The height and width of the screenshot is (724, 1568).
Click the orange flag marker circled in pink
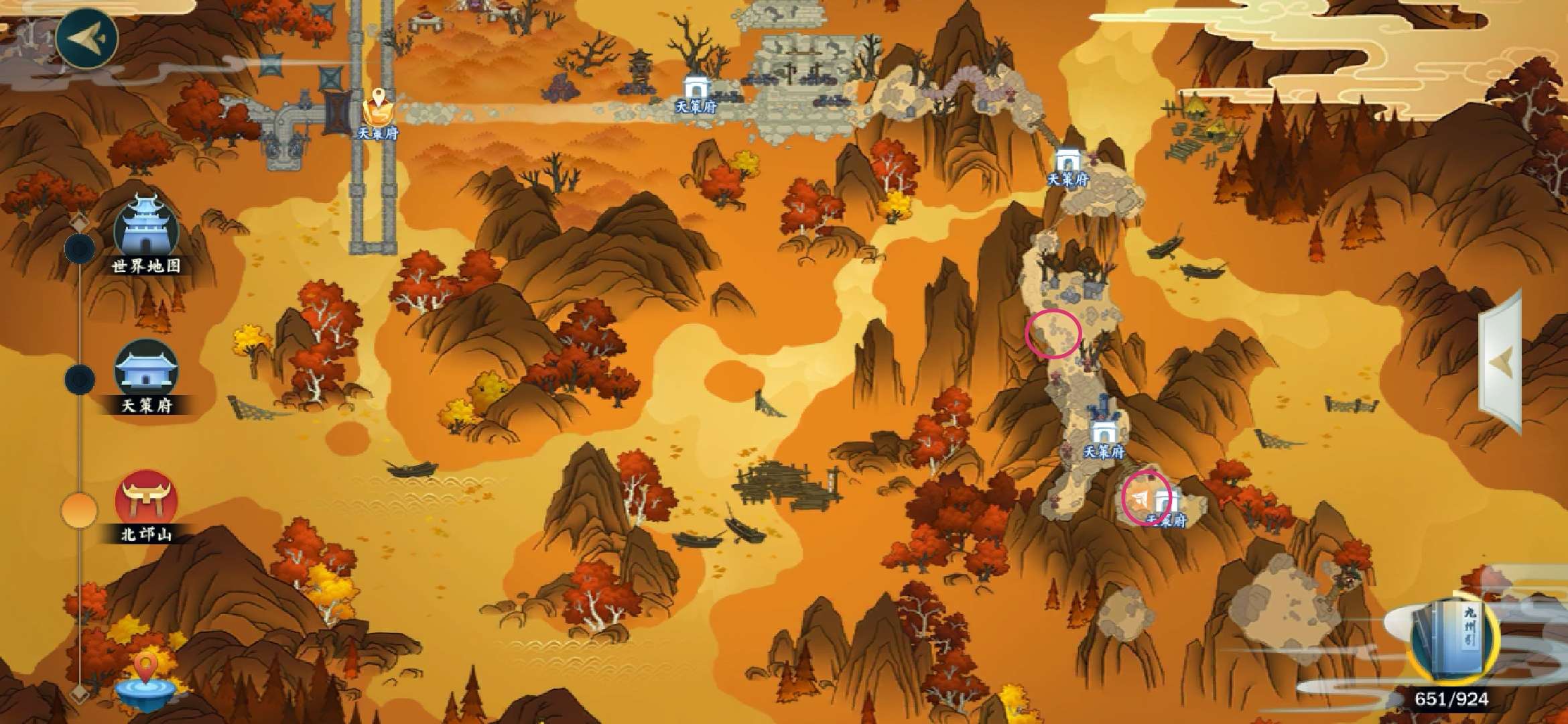tap(1140, 498)
